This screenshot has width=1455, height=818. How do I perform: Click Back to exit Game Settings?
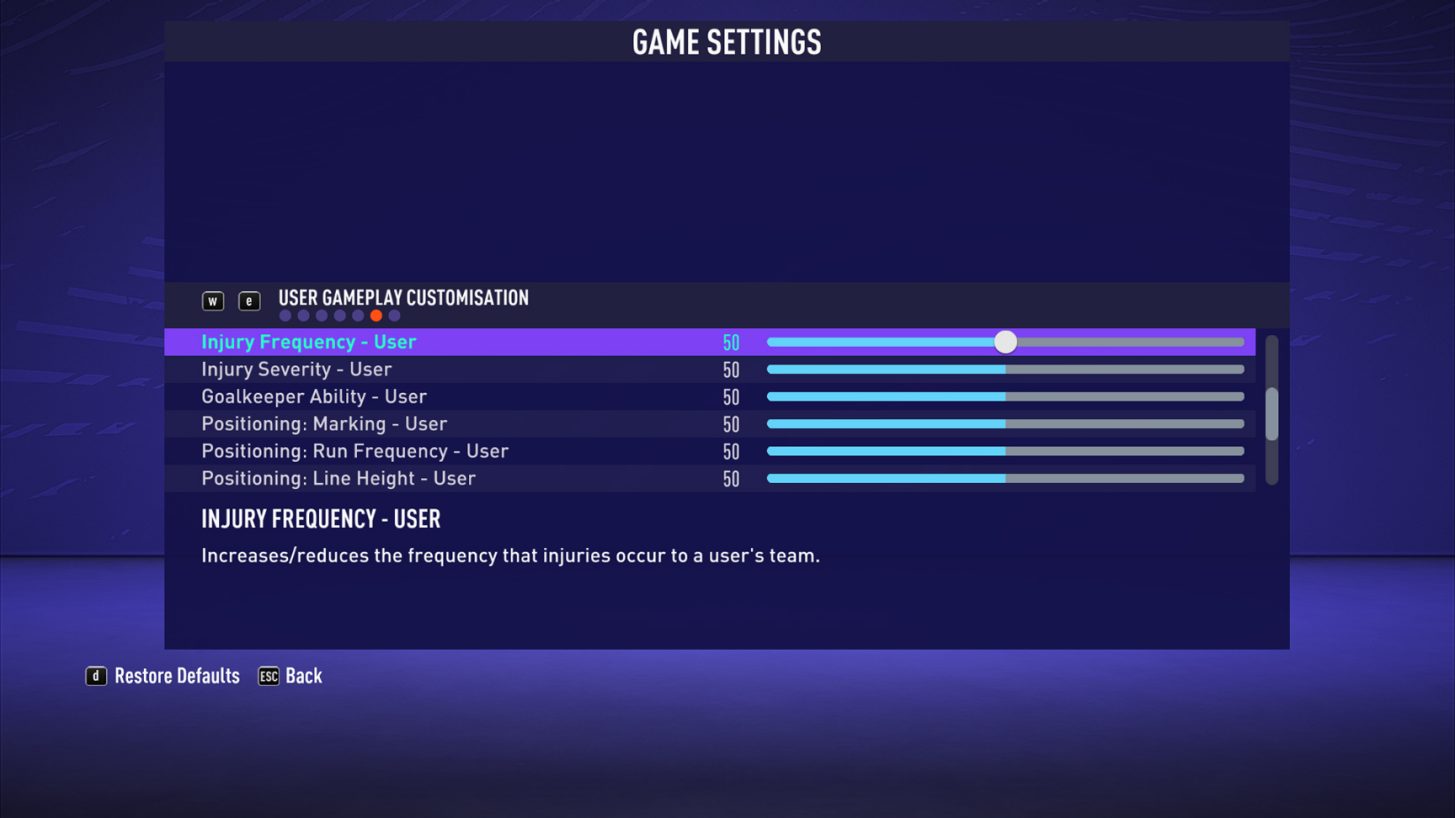tap(303, 676)
